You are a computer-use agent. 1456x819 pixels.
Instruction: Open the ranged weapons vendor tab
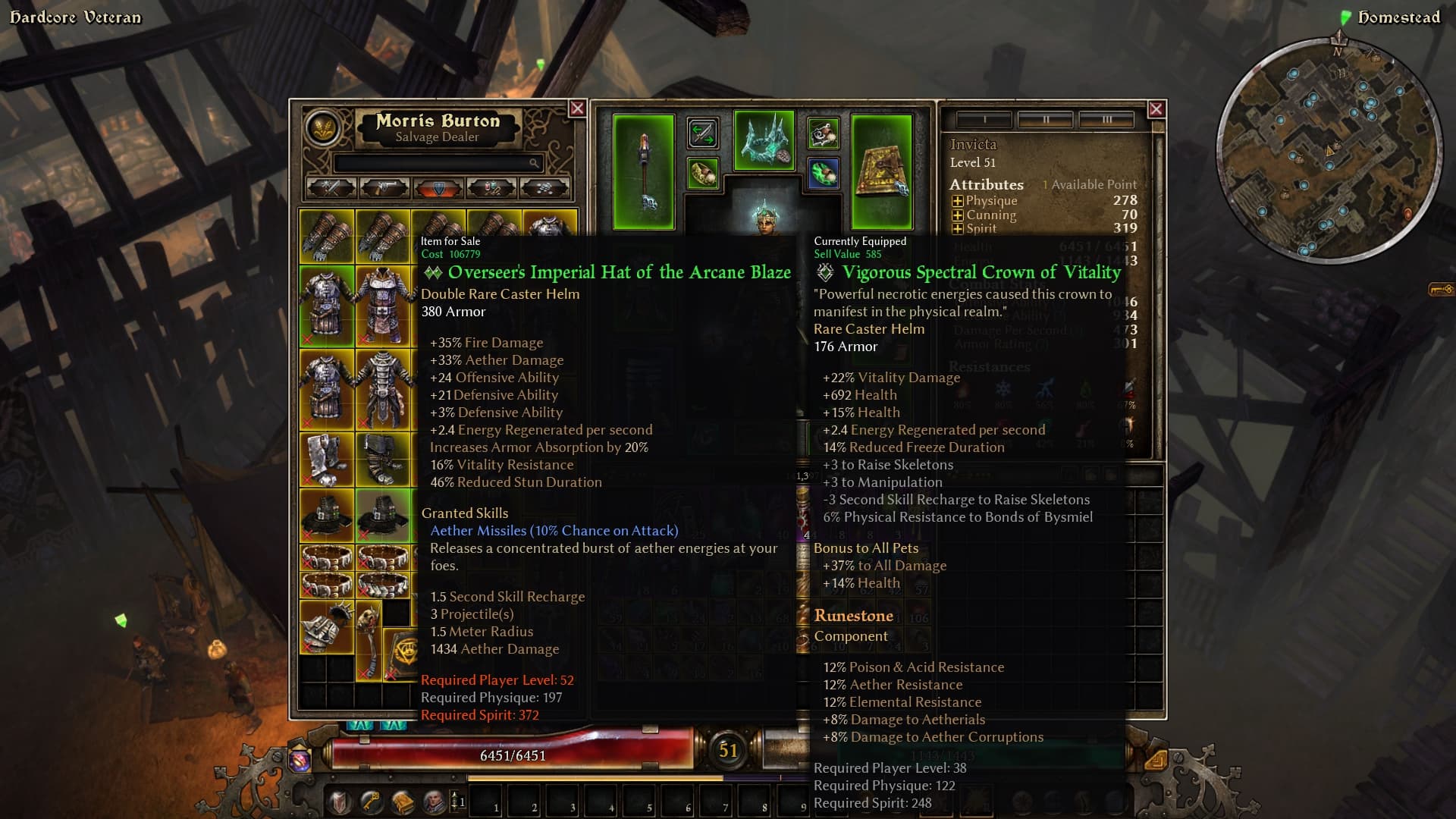pos(384,187)
